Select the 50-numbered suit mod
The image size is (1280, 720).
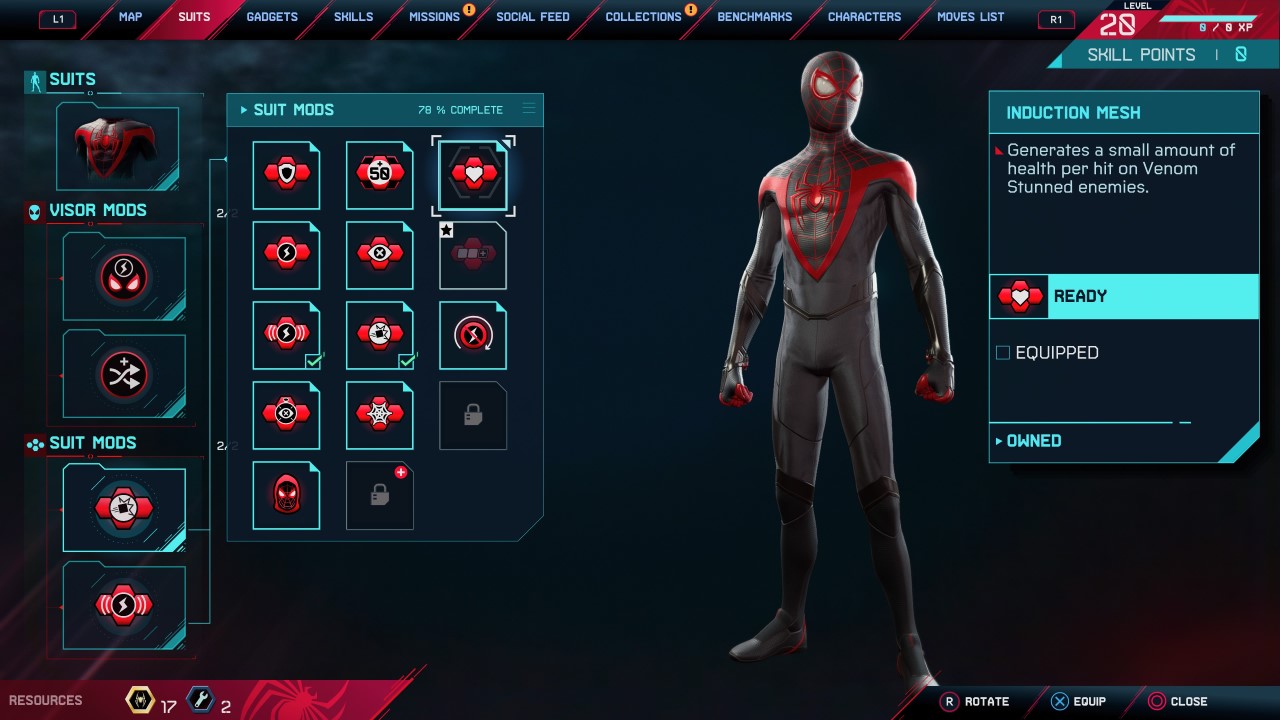pyautogui.click(x=379, y=174)
